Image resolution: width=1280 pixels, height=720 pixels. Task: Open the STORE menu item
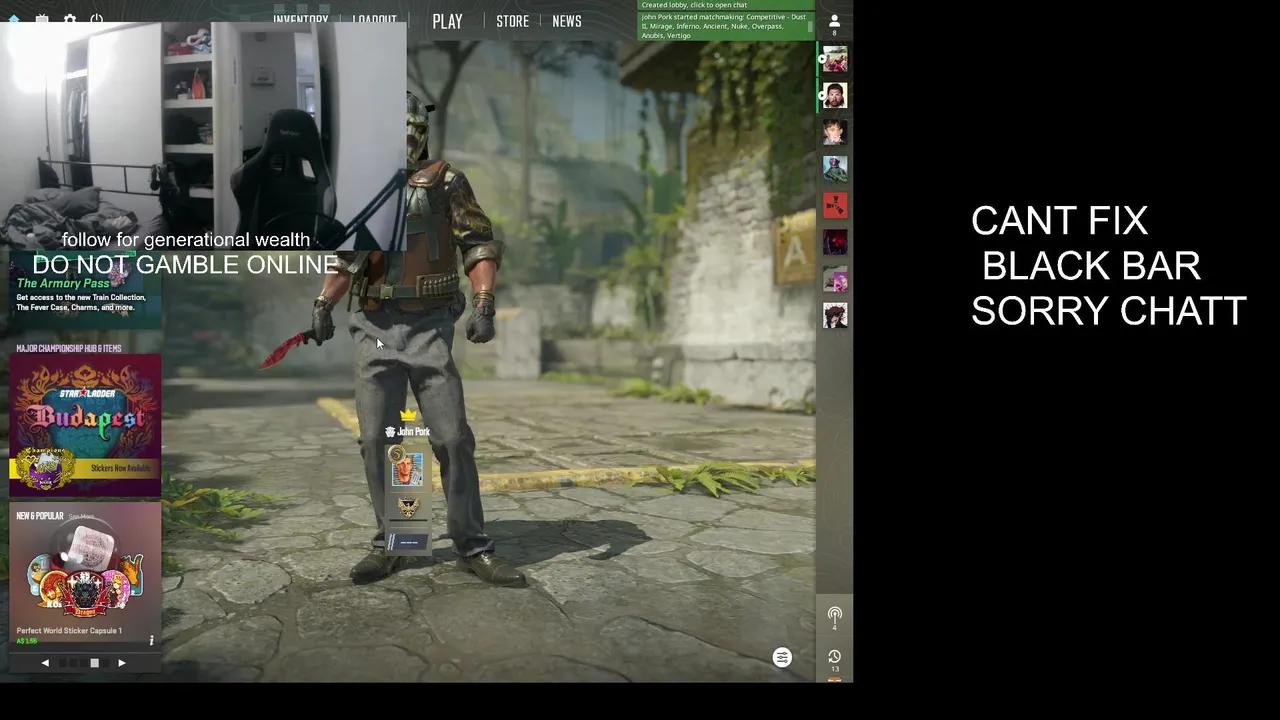coord(512,21)
